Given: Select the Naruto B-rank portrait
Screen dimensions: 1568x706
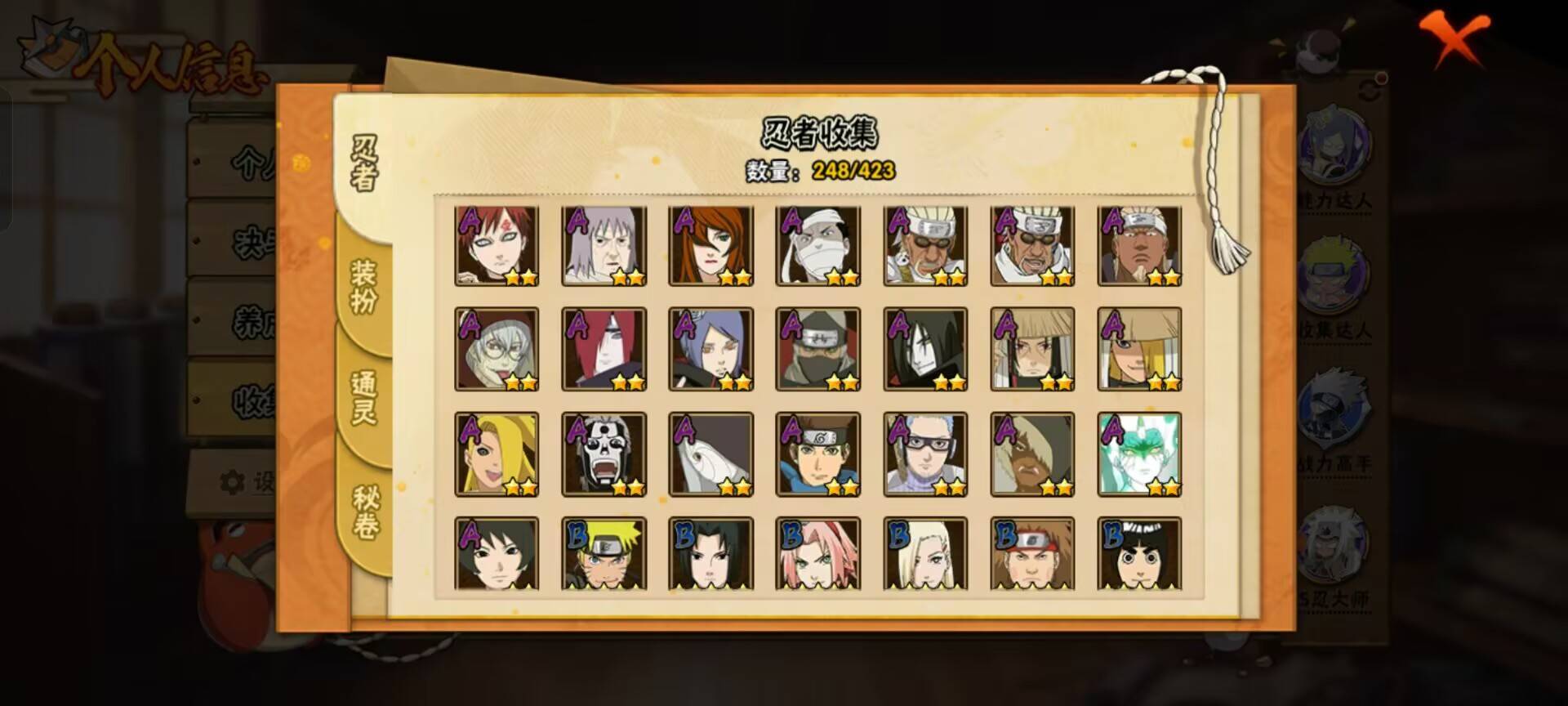Looking at the screenshot, I should pyautogui.click(x=604, y=553).
